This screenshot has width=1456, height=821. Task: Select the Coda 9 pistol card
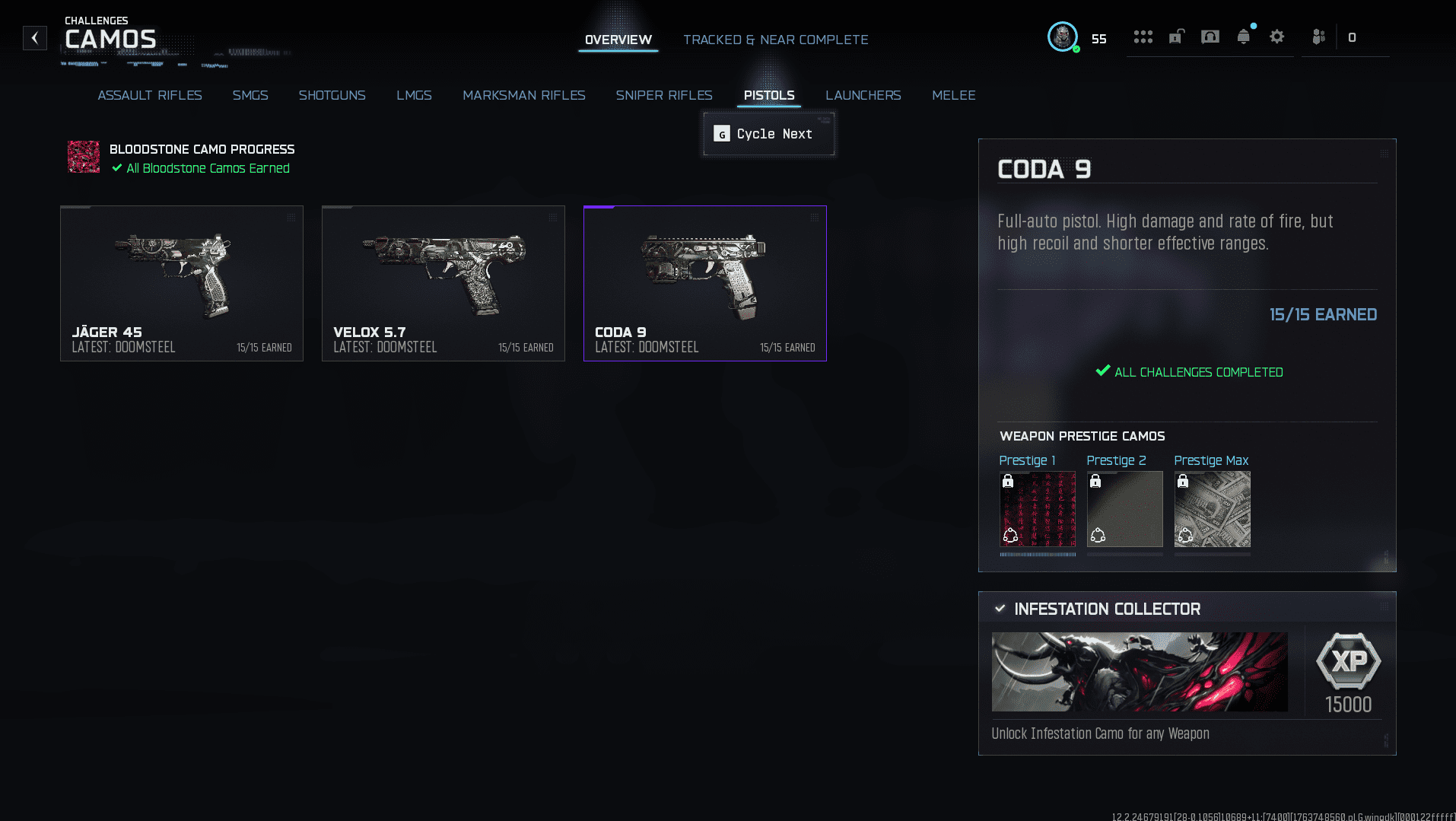[x=705, y=283]
